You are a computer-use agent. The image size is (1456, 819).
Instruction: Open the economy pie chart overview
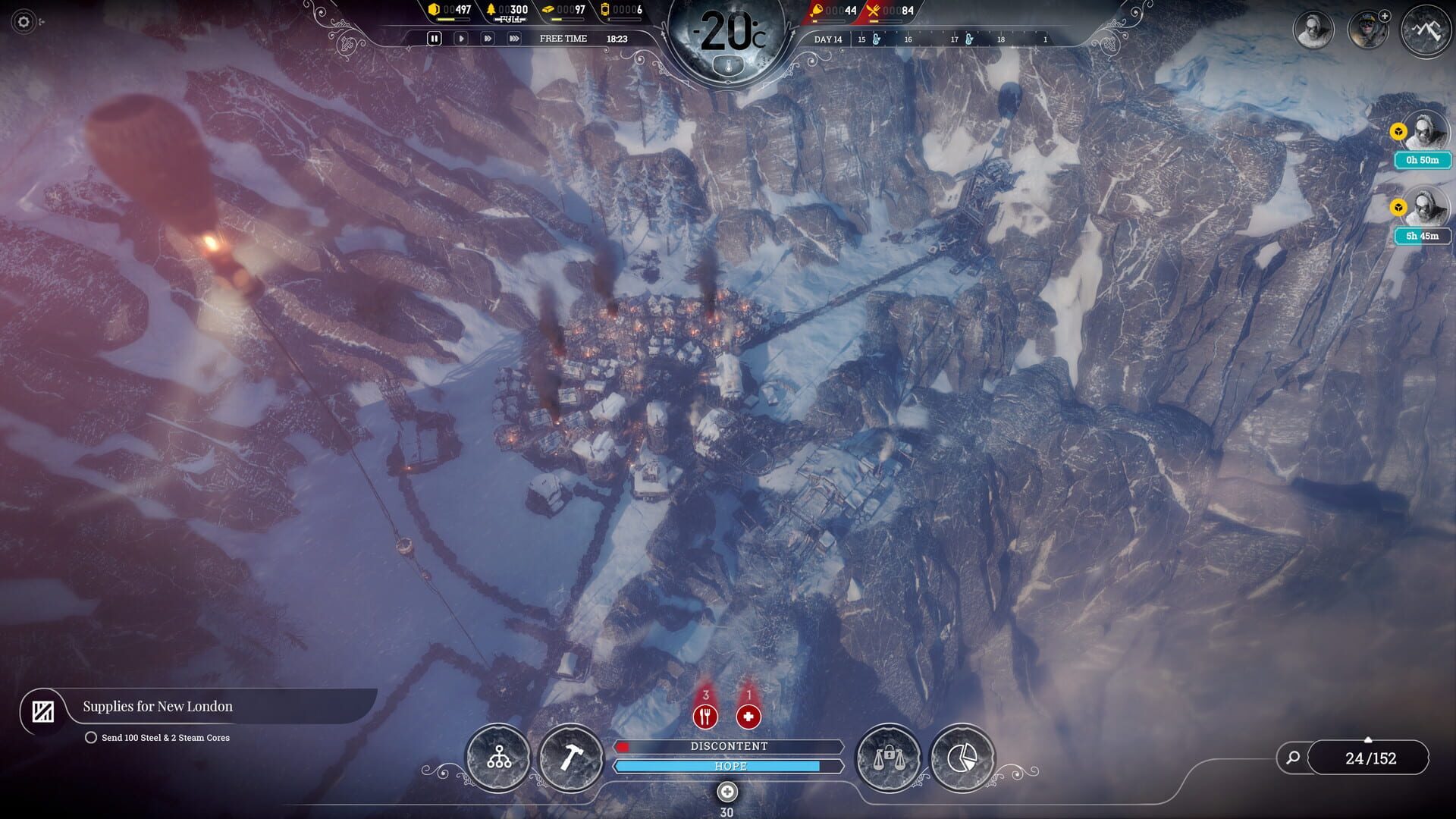(962, 758)
